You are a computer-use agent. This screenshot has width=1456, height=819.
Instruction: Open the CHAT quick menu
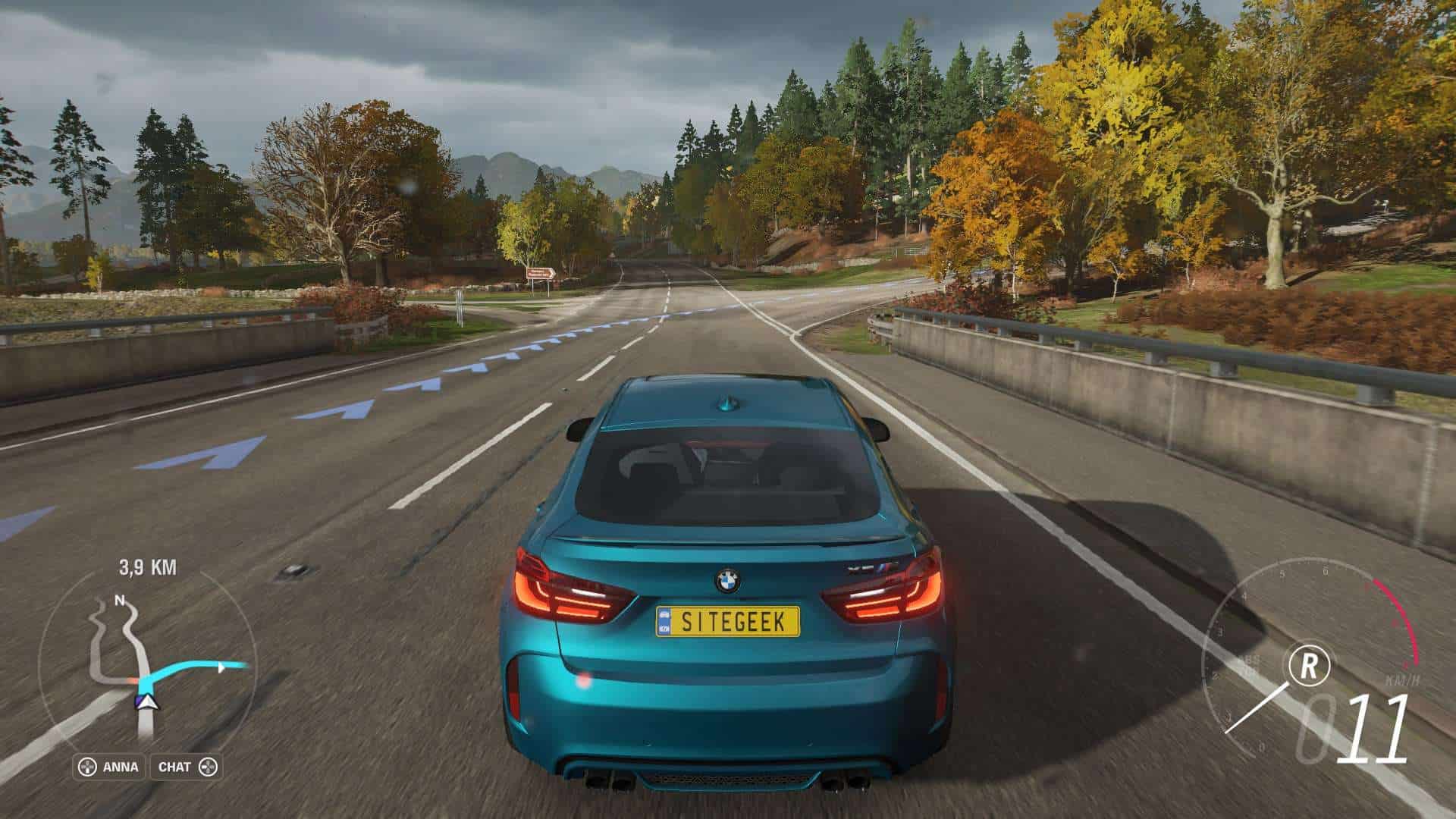pyautogui.click(x=187, y=767)
